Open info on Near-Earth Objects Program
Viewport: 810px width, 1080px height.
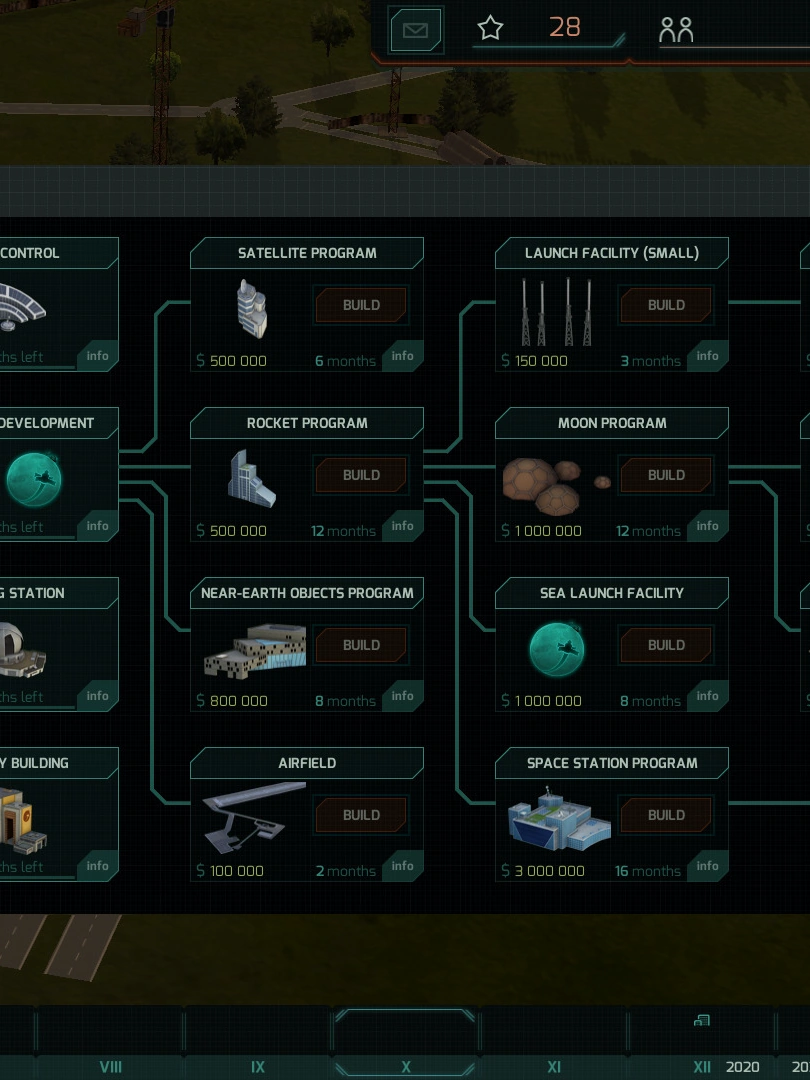(403, 696)
